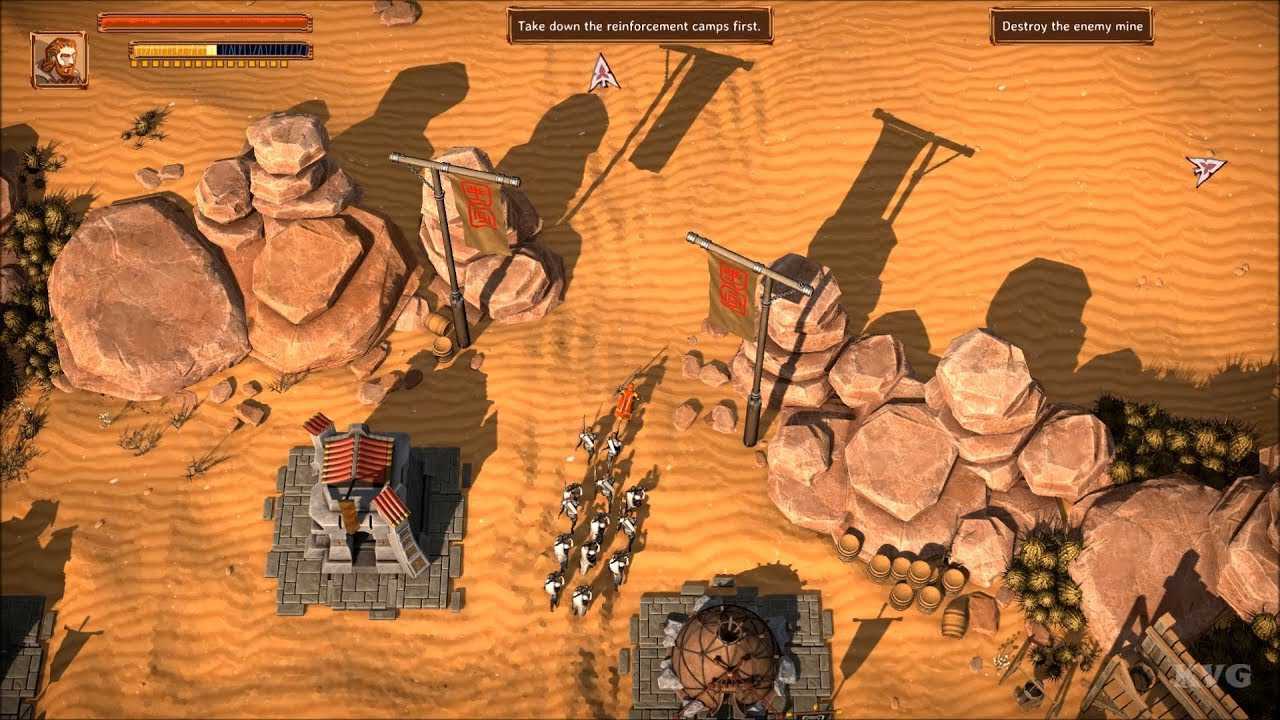
Task: Click the reinforcement camps hint banner
Action: click(640, 26)
